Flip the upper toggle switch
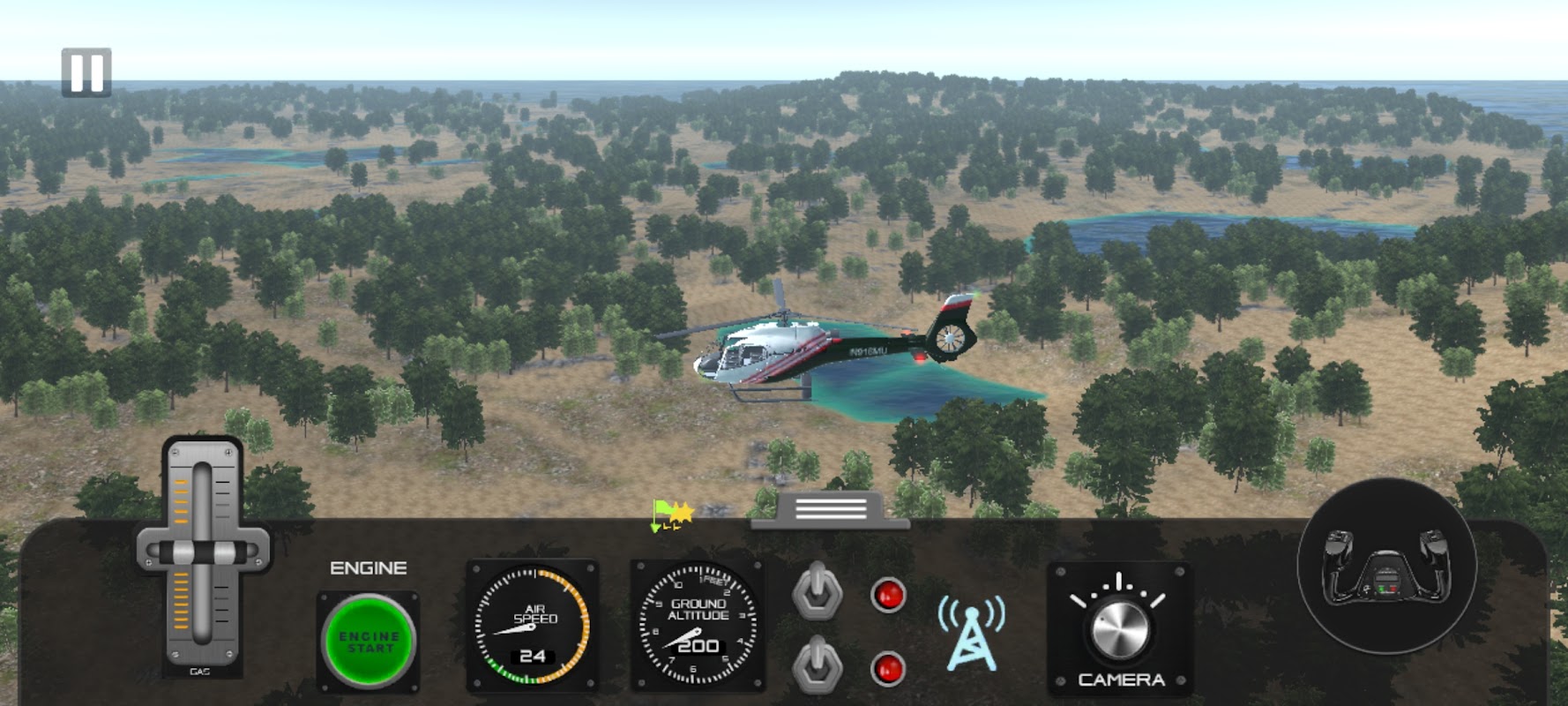Image resolution: width=1568 pixels, height=706 pixels. (x=818, y=590)
